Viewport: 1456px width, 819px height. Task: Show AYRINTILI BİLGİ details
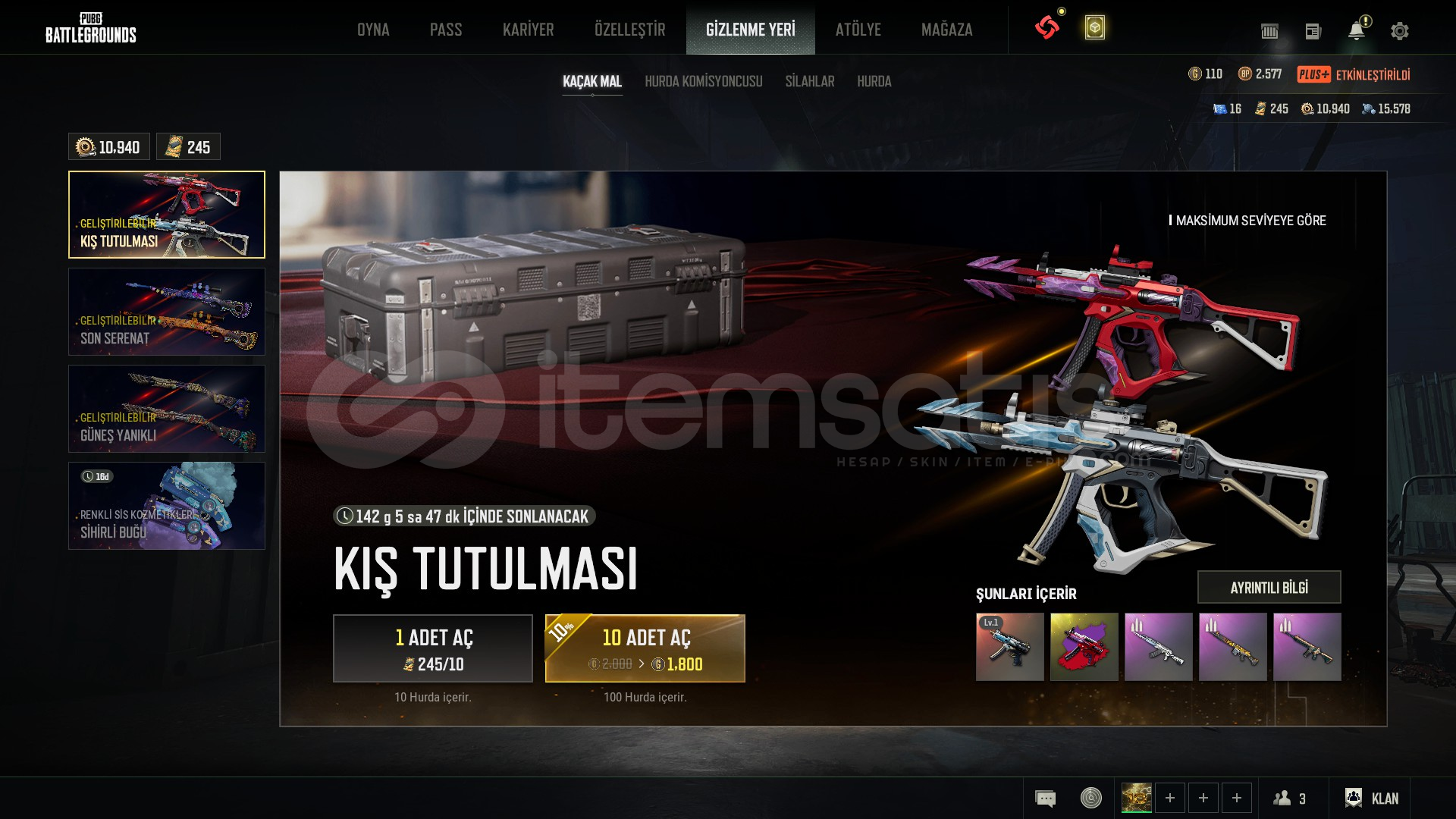(x=1269, y=587)
